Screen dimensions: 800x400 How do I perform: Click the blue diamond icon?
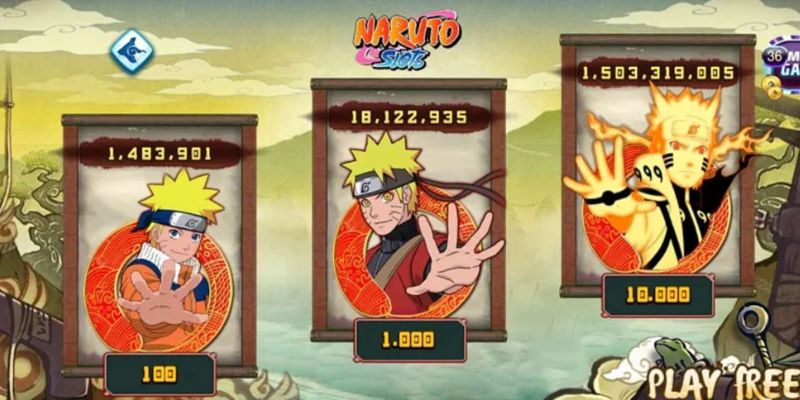(130, 50)
